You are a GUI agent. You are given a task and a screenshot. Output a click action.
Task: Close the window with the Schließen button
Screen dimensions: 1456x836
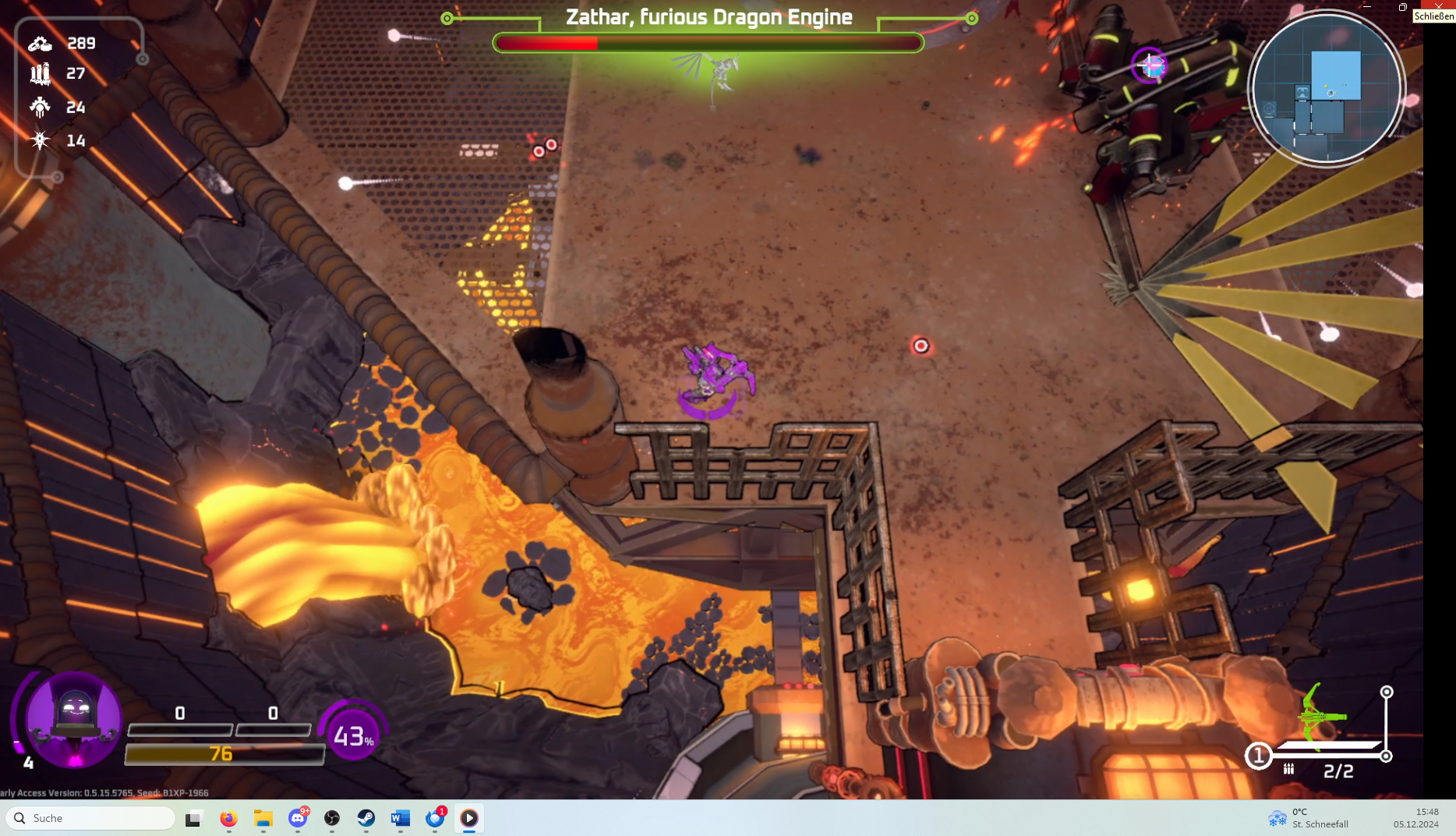tap(1438, 6)
